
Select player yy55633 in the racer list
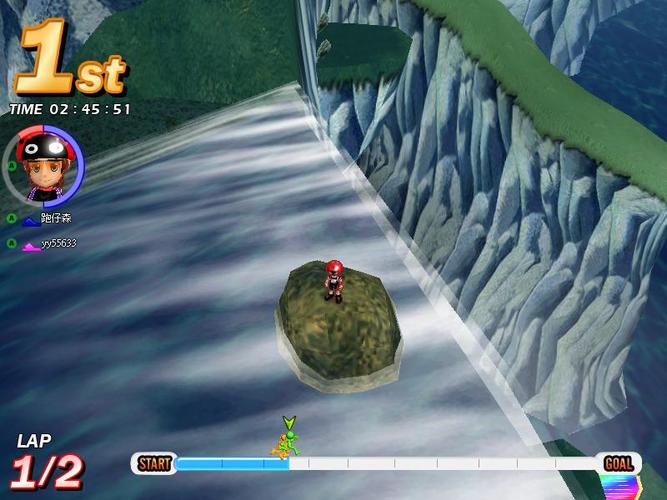(x=58, y=243)
